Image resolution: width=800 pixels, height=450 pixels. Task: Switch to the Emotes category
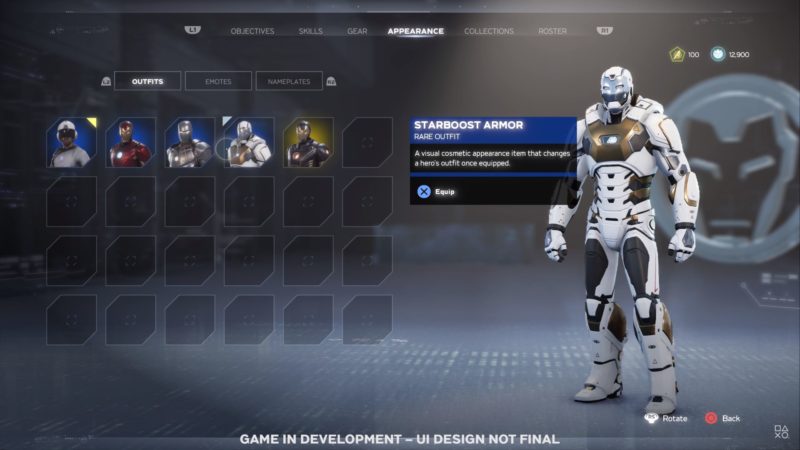(x=218, y=81)
